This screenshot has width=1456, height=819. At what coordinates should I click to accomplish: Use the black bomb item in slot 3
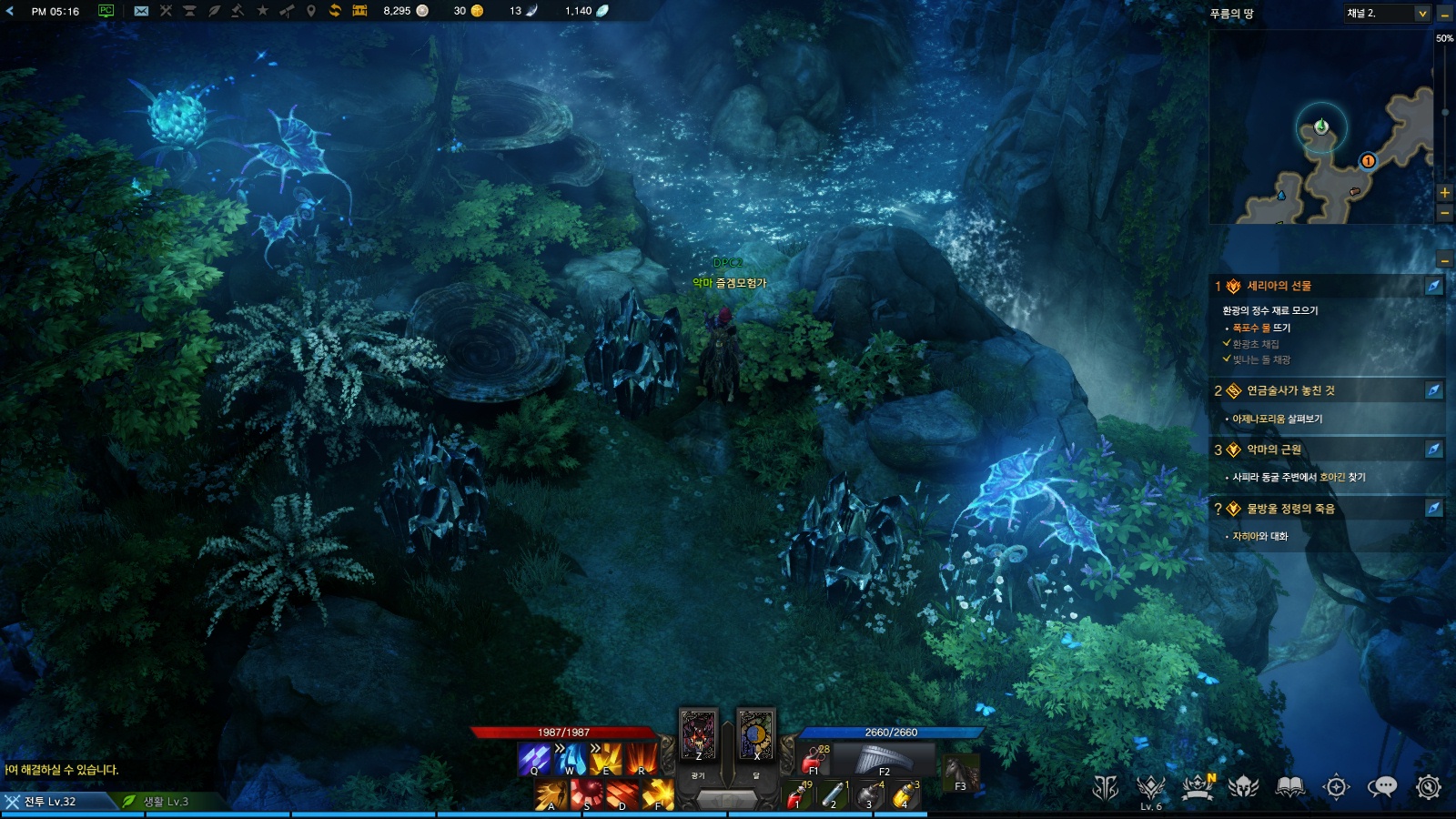pyautogui.click(x=869, y=795)
